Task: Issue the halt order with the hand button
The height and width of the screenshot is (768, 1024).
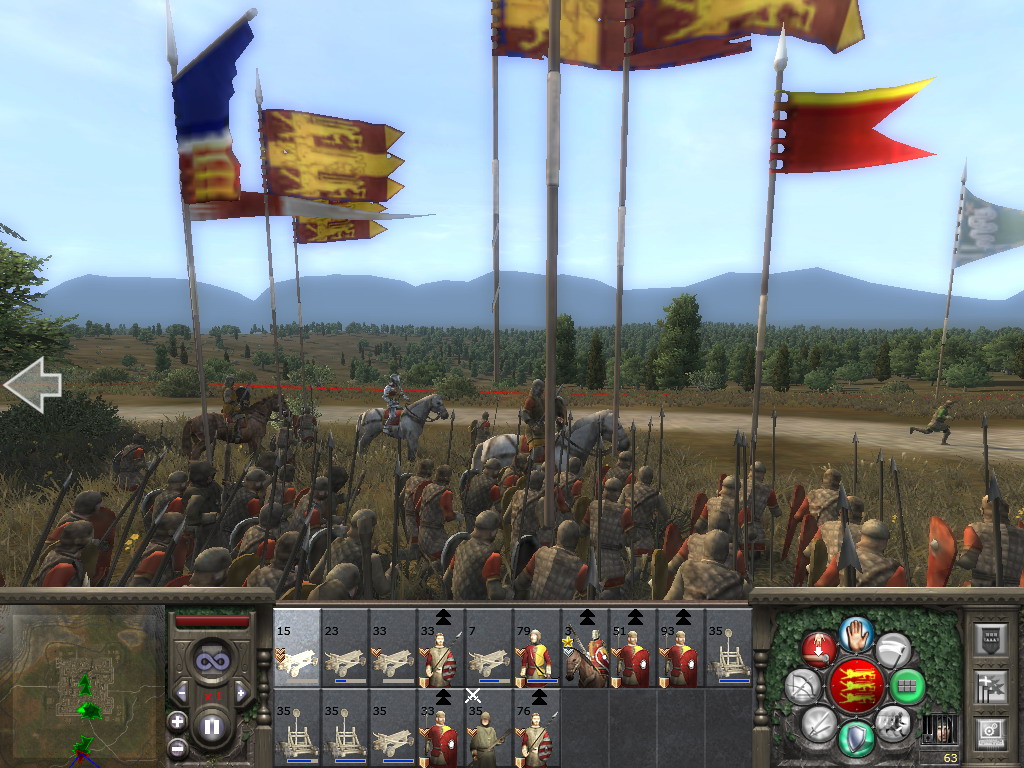Action: click(855, 632)
